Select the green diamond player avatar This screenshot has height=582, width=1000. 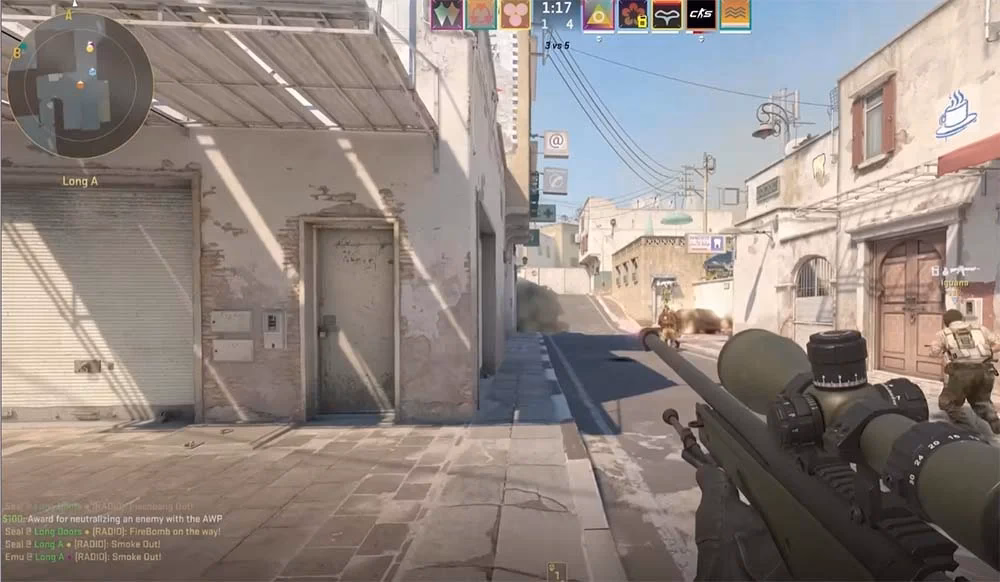coord(447,14)
